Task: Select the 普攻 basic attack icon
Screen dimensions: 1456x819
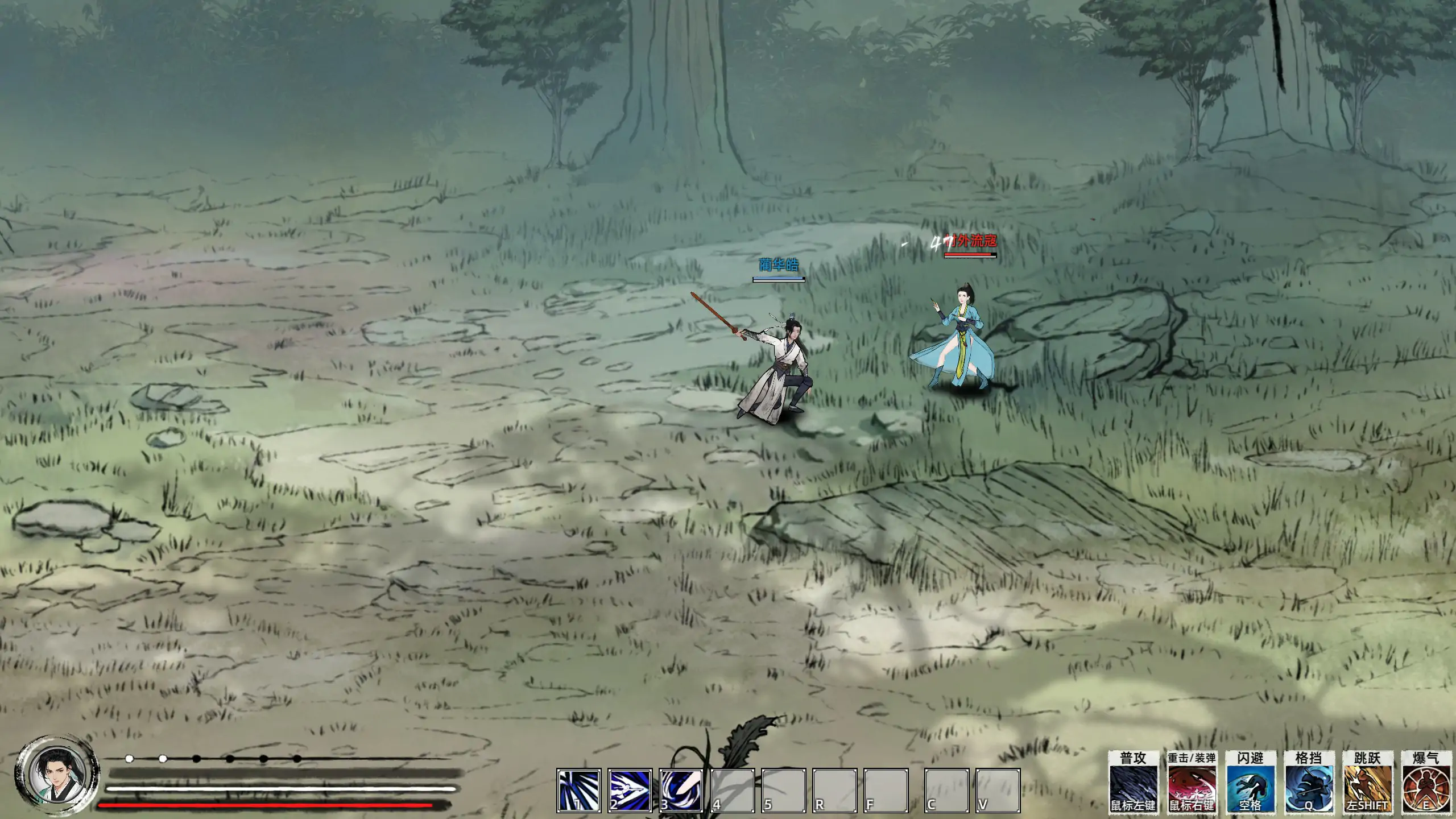Action: [1134, 787]
